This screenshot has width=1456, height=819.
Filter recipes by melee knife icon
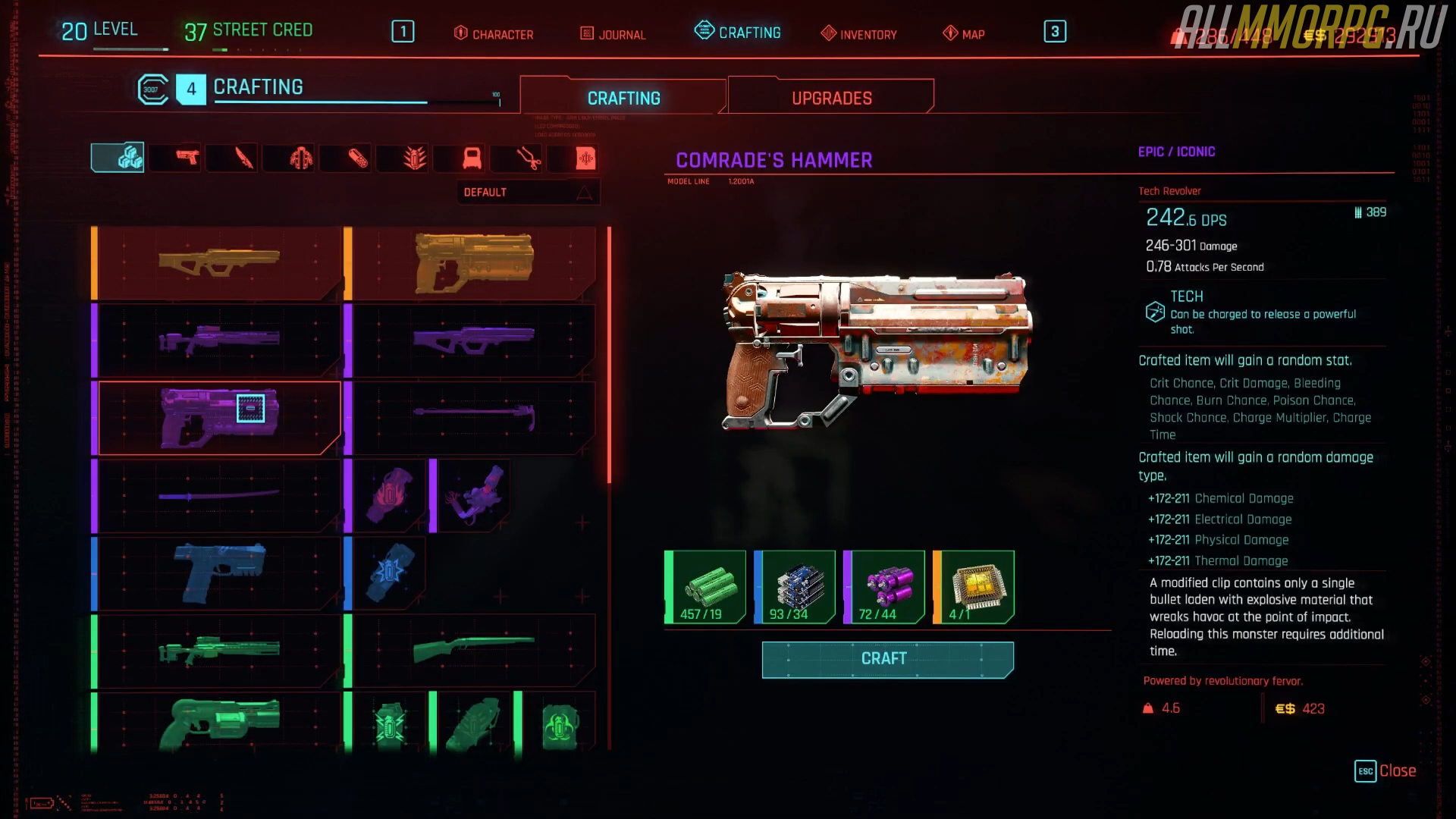244,158
